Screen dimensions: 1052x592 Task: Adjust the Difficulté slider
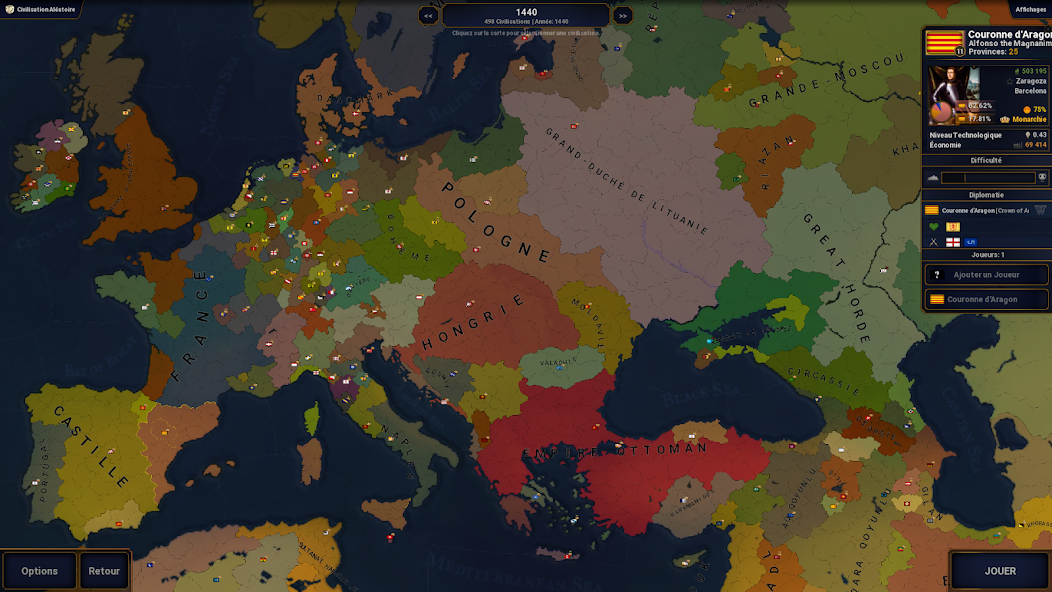pos(987,178)
